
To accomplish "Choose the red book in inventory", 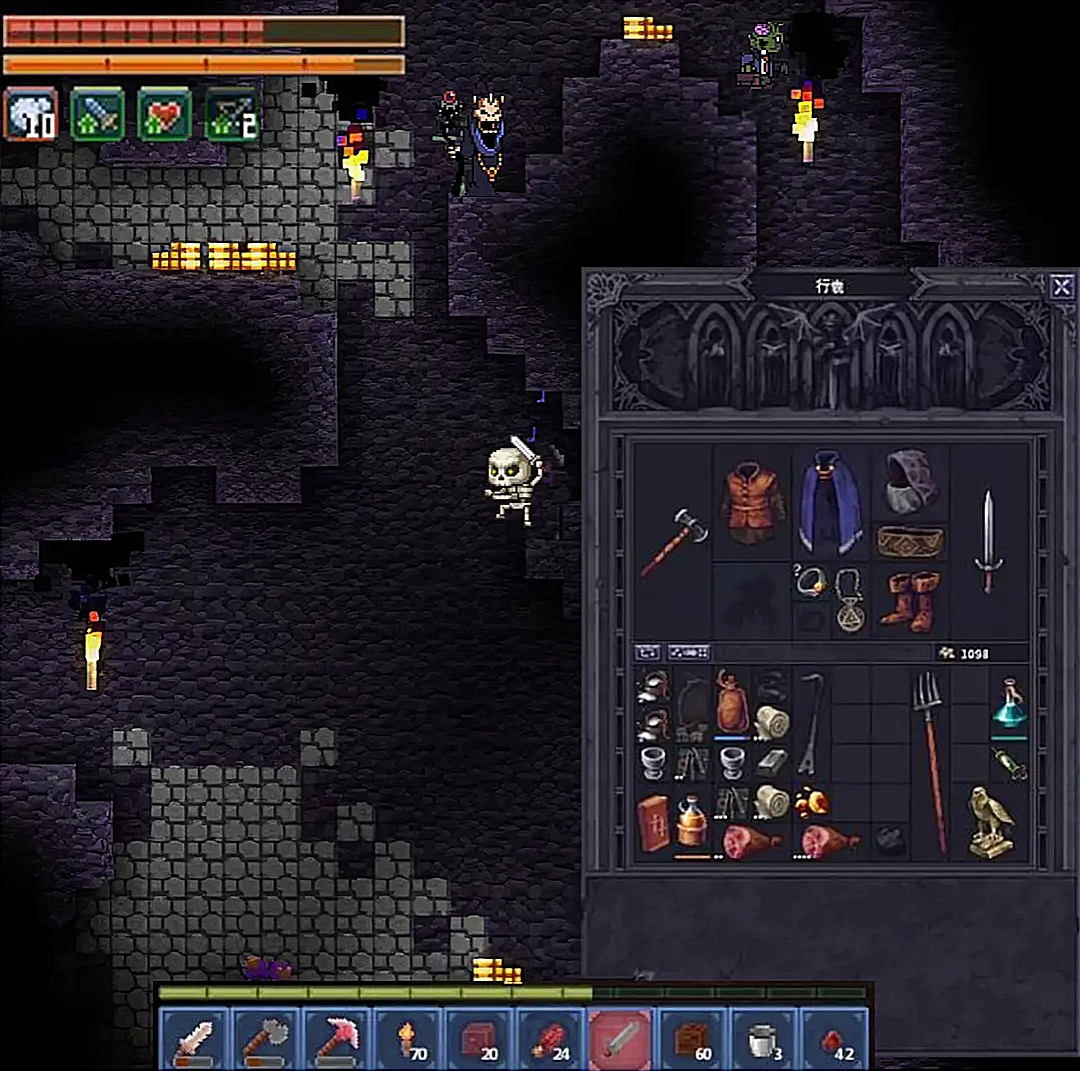I will point(654,823).
